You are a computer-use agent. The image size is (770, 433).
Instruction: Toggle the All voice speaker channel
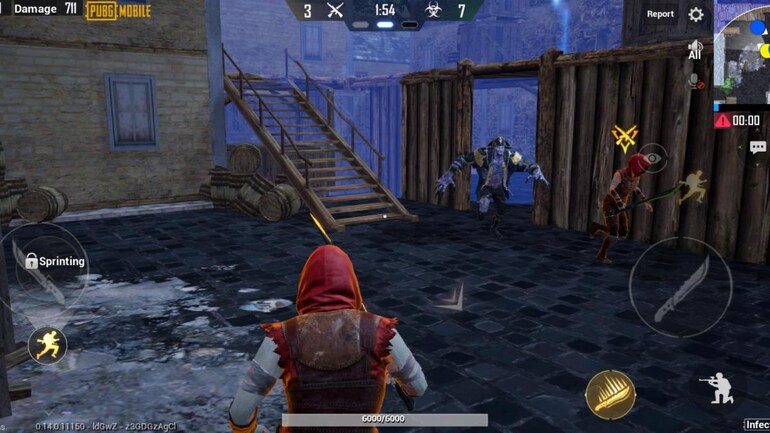695,50
